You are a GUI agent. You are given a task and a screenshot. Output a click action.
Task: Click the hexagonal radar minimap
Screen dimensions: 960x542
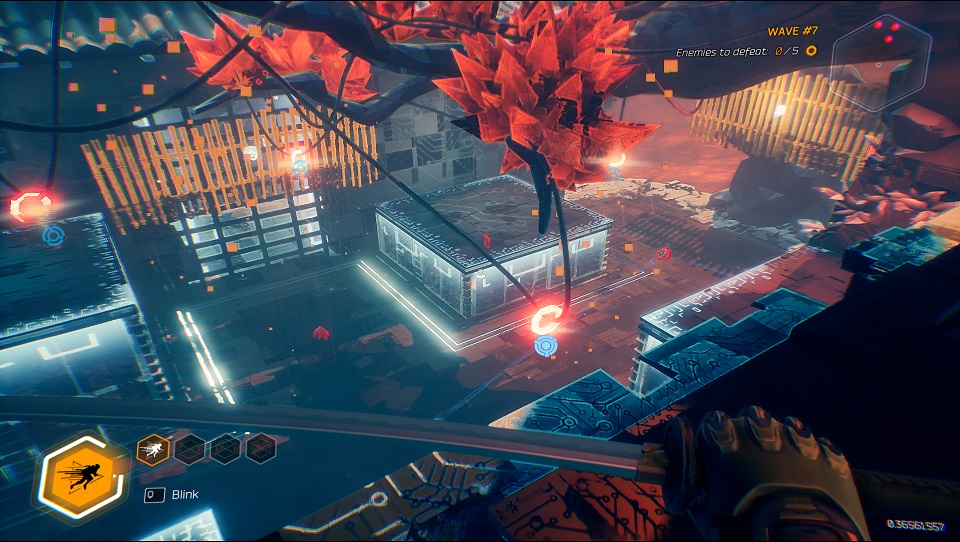[x=881, y=61]
